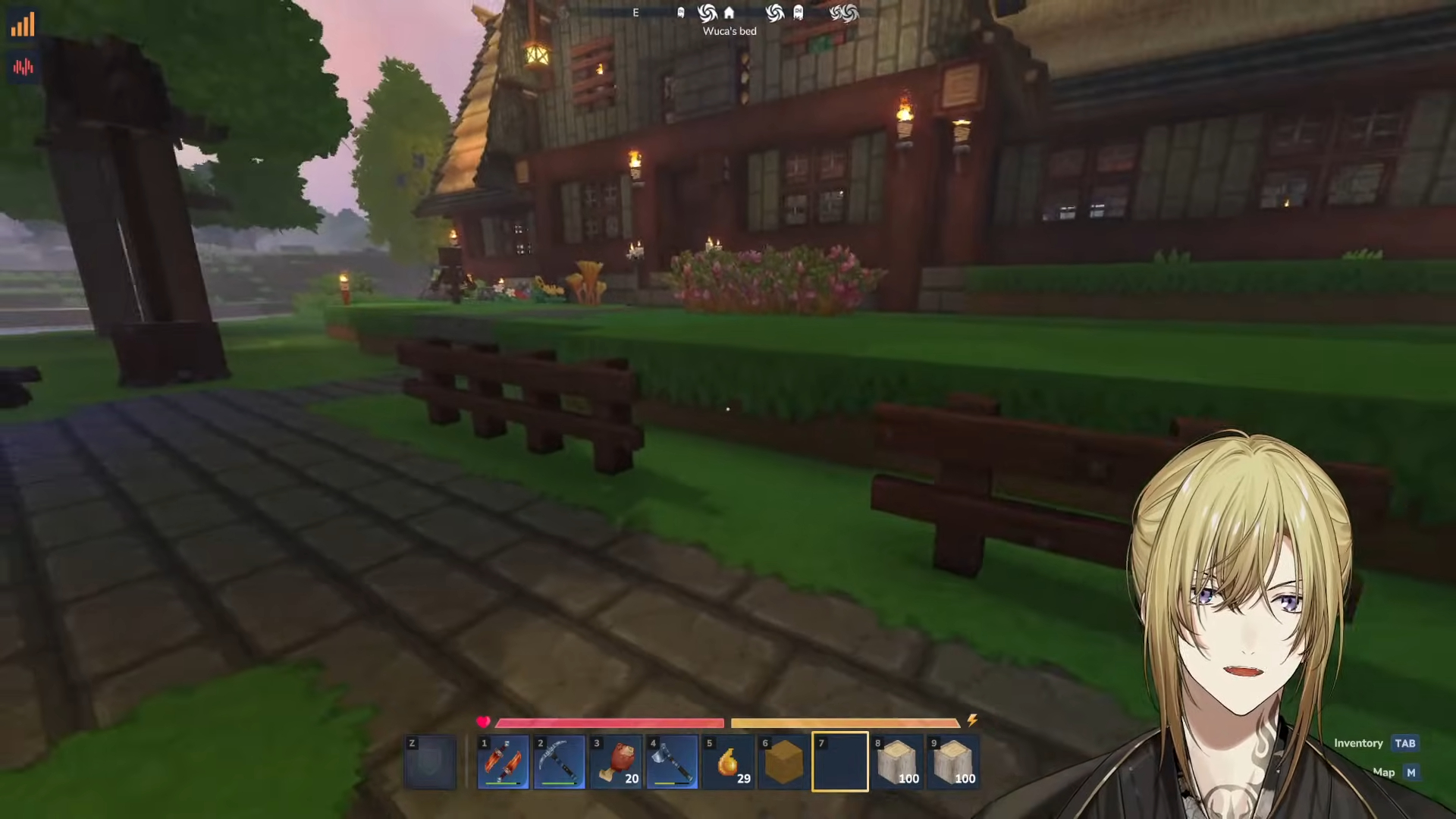This screenshot has height=819, width=1456.
Task: Select the twin daggers in slot 1
Action: click(503, 762)
